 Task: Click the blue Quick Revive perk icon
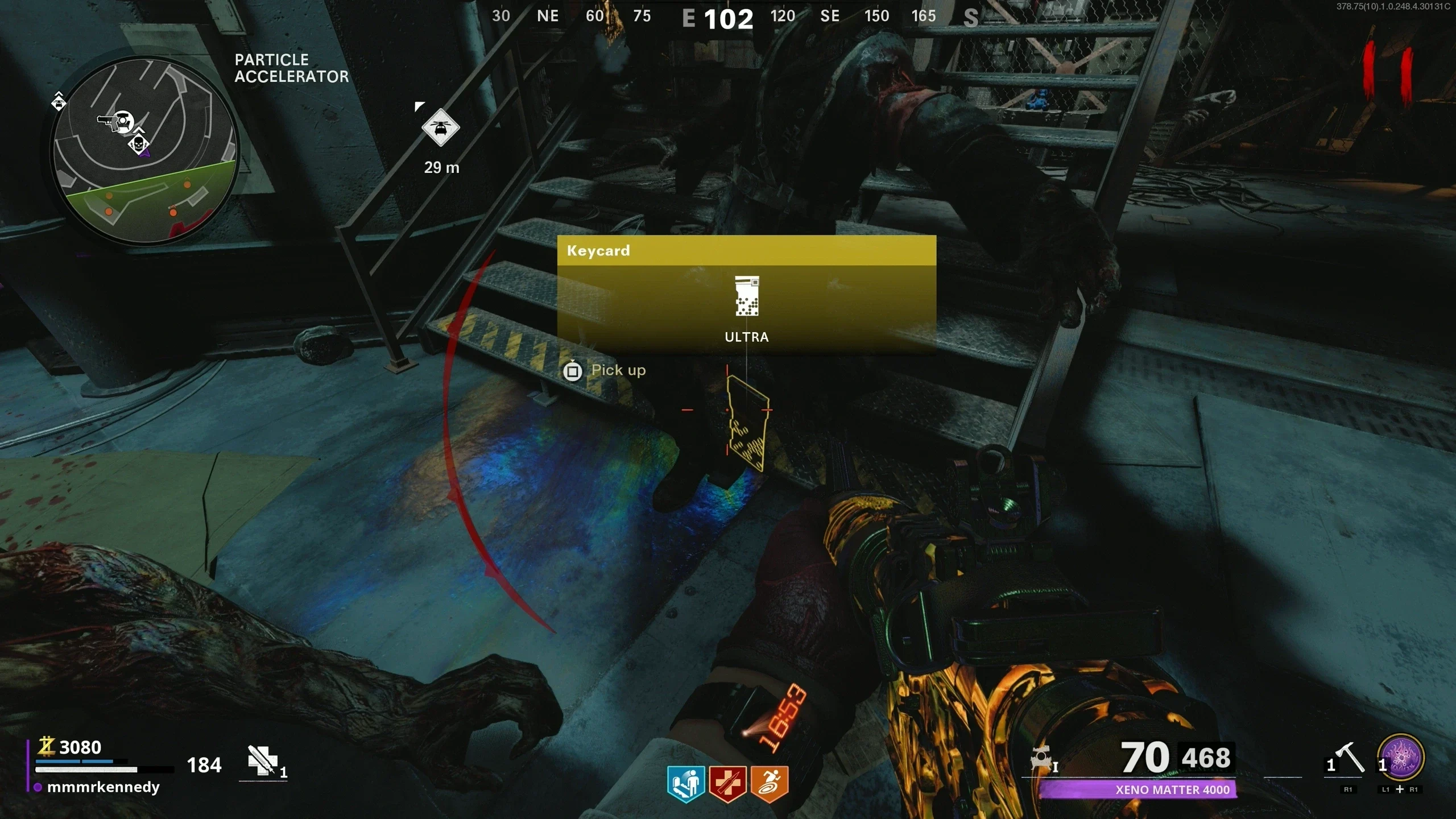[x=686, y=784]
